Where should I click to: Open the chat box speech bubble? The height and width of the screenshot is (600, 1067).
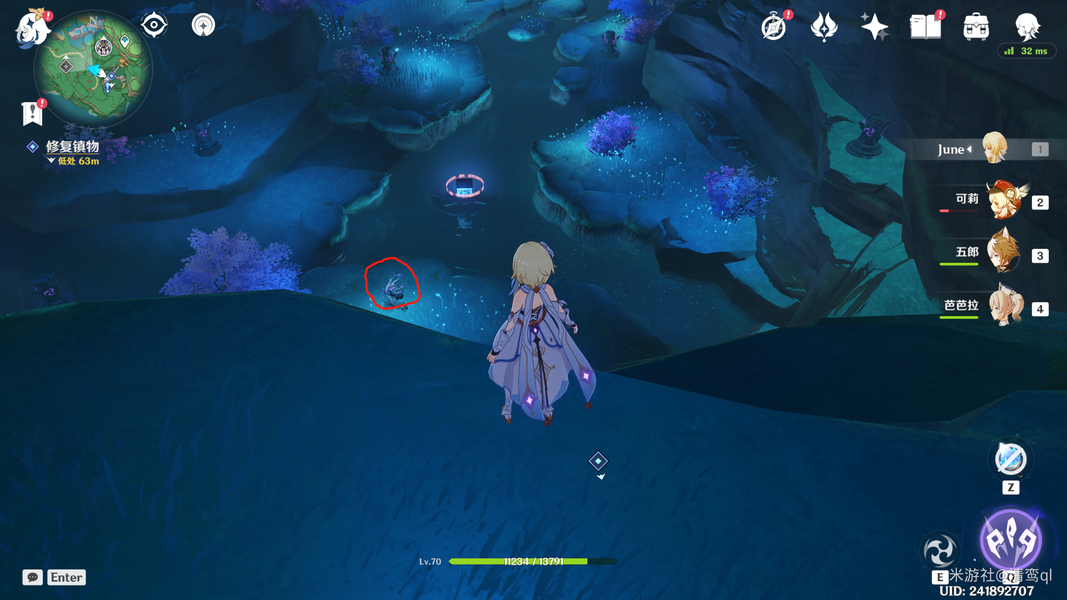pyautogui.click(x=33, y=577)
